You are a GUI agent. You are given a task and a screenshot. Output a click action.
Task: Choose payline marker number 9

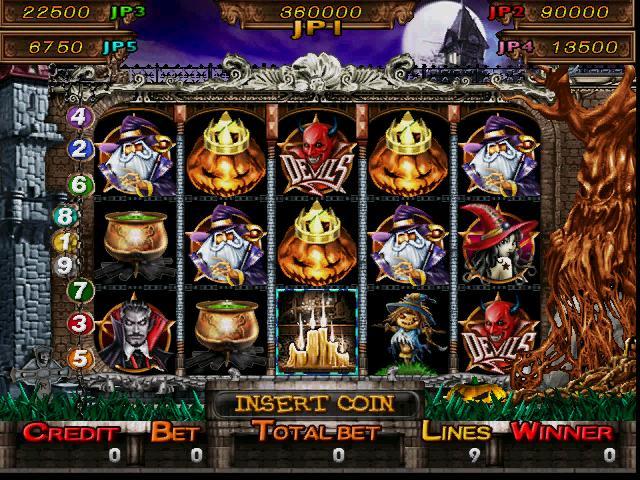66,265
